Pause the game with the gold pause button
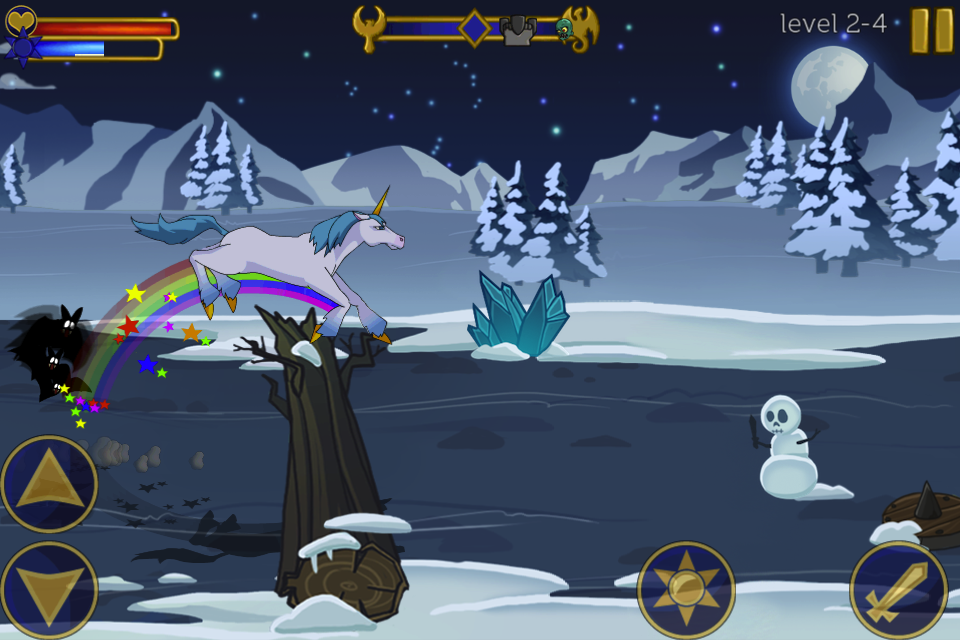The image size is (960, 640). (931, 30)
